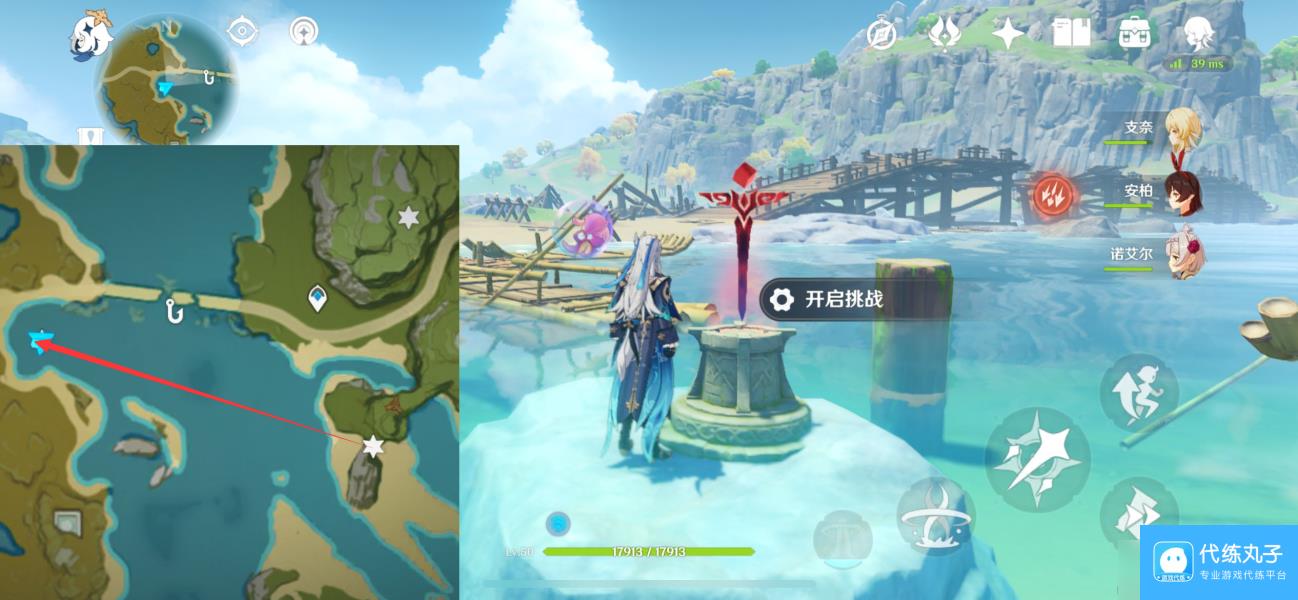
Task: Switch to party member 安柏
Action: coord(1184,192)
